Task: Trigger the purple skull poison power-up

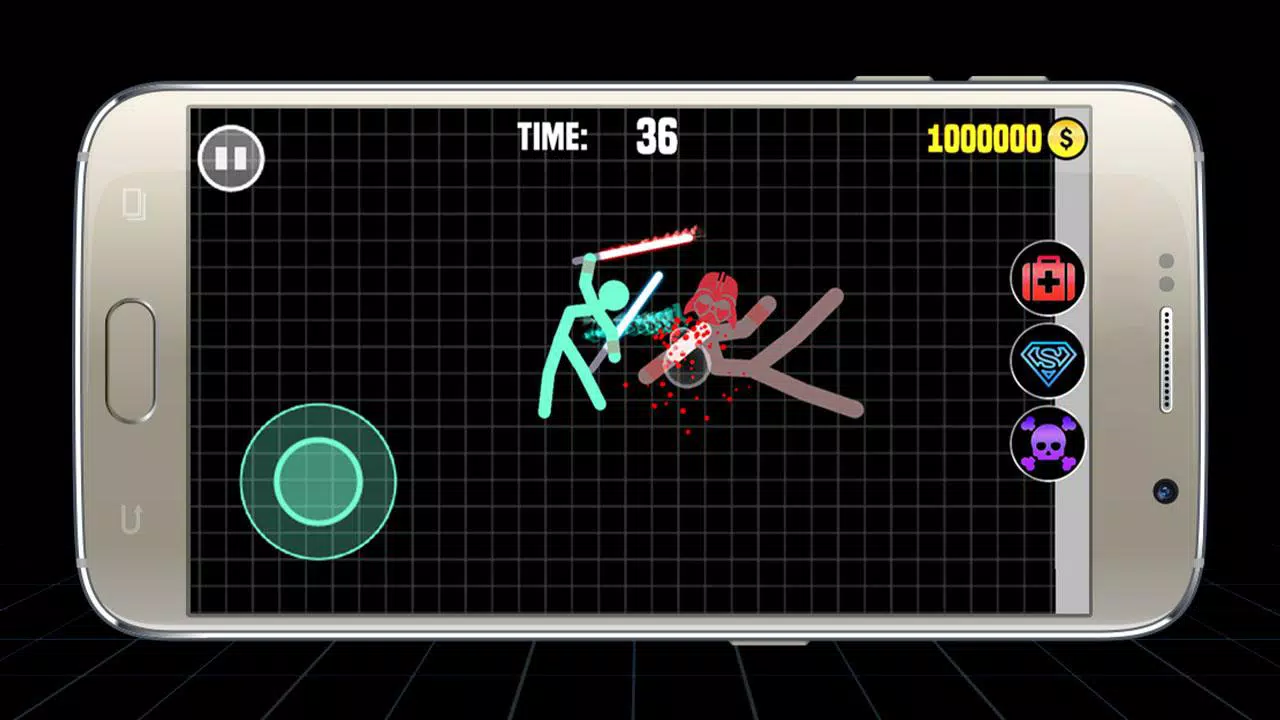Action: 1047,443
